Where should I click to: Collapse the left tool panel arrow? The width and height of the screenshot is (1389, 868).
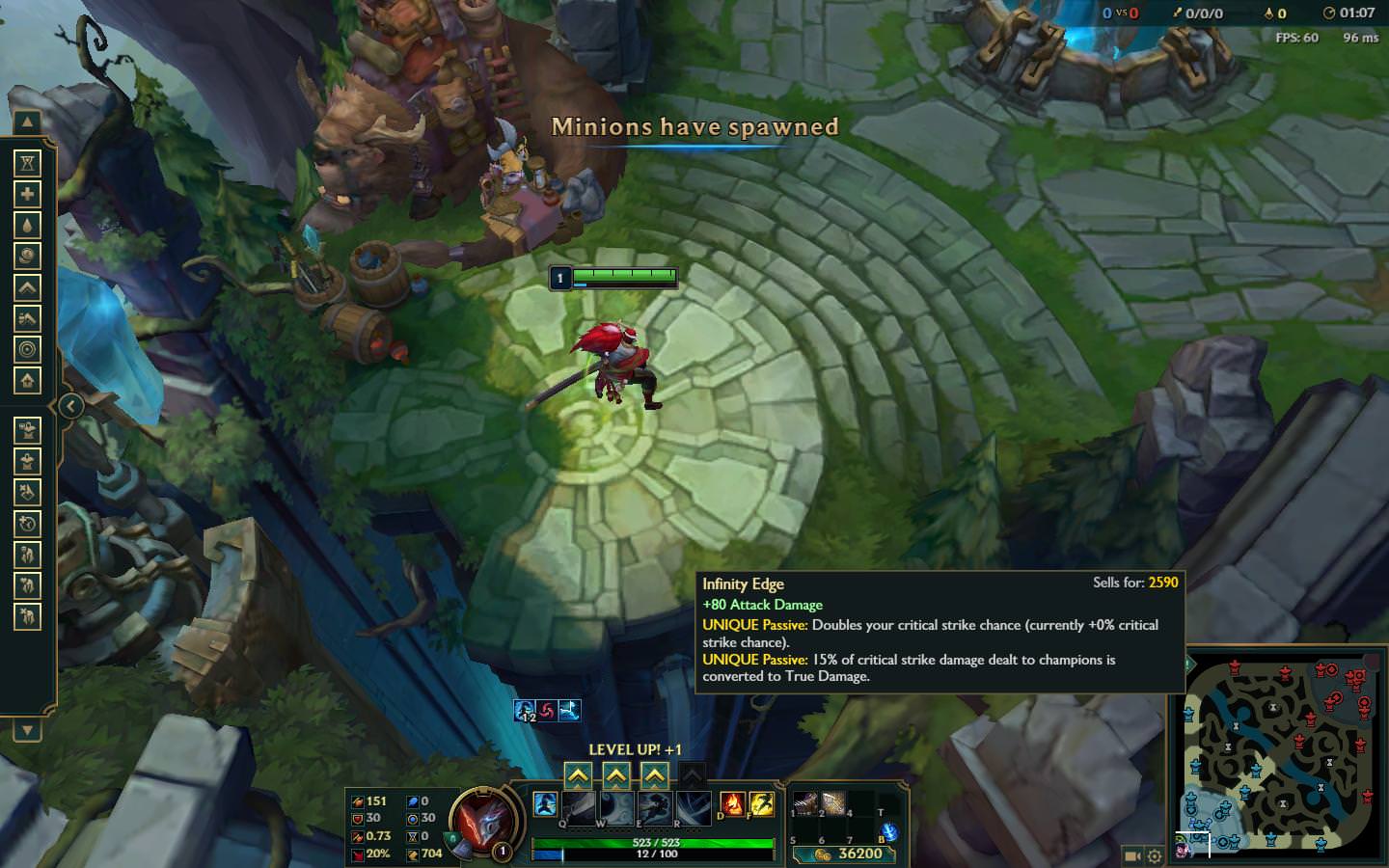tap(69, 406)
